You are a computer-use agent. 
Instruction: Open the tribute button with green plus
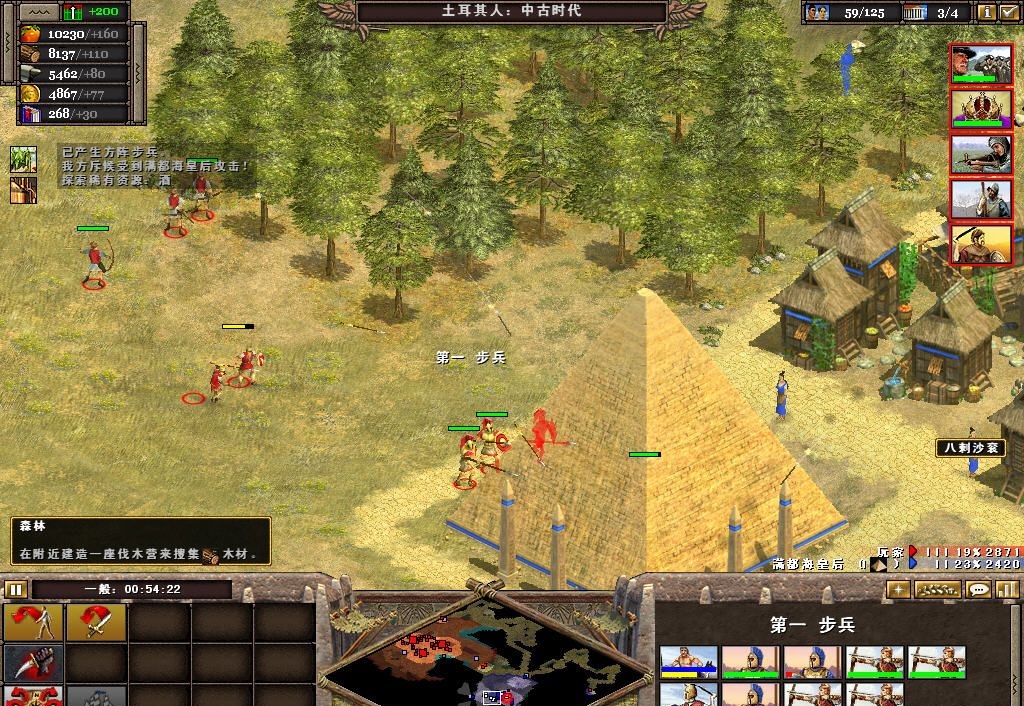[73, 12]
